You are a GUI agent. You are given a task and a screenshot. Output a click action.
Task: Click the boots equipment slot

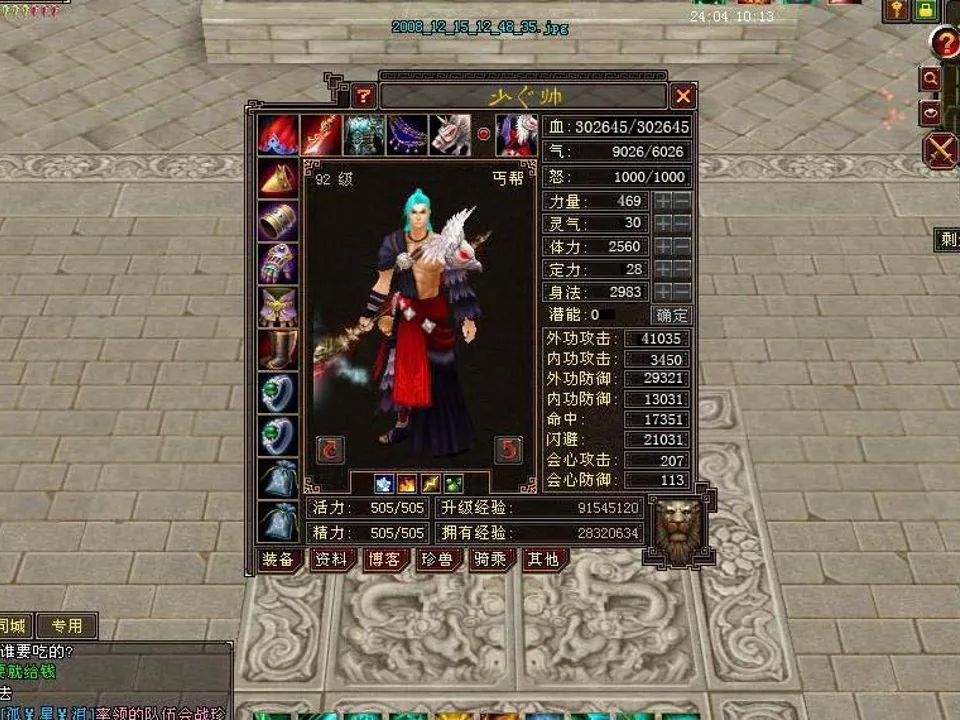click(x=278, y=350)
